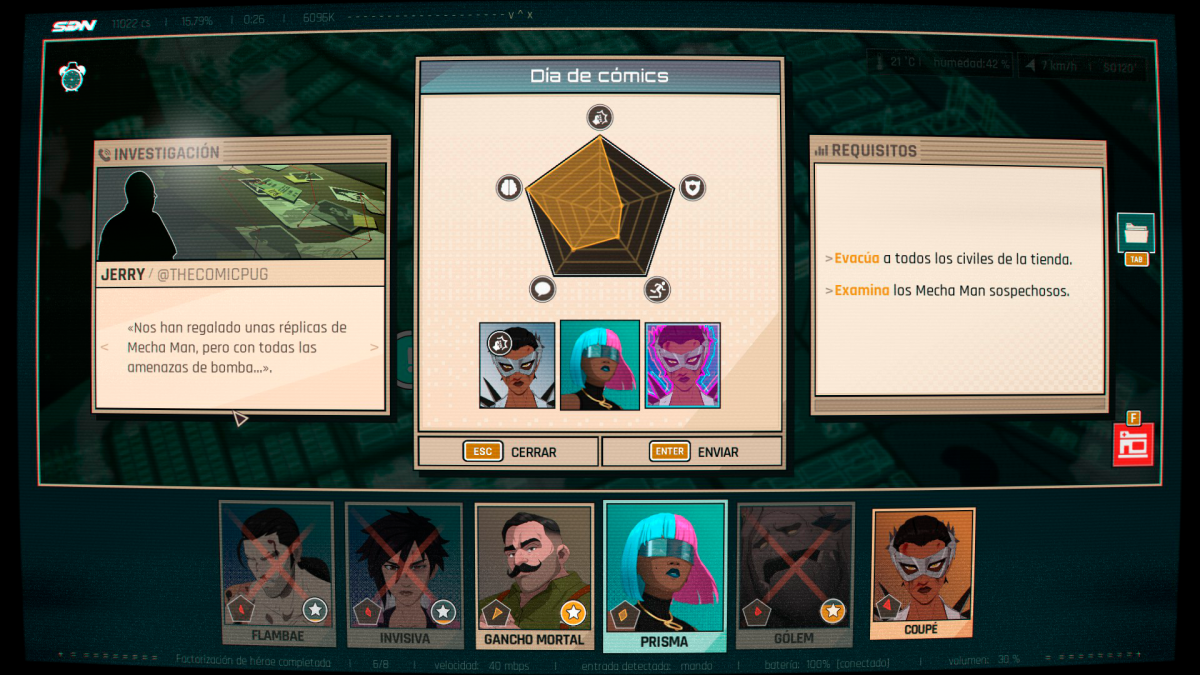Send the selected heroes with Enviar
This screenshot has height=675, width=1200.
point(692,452)
